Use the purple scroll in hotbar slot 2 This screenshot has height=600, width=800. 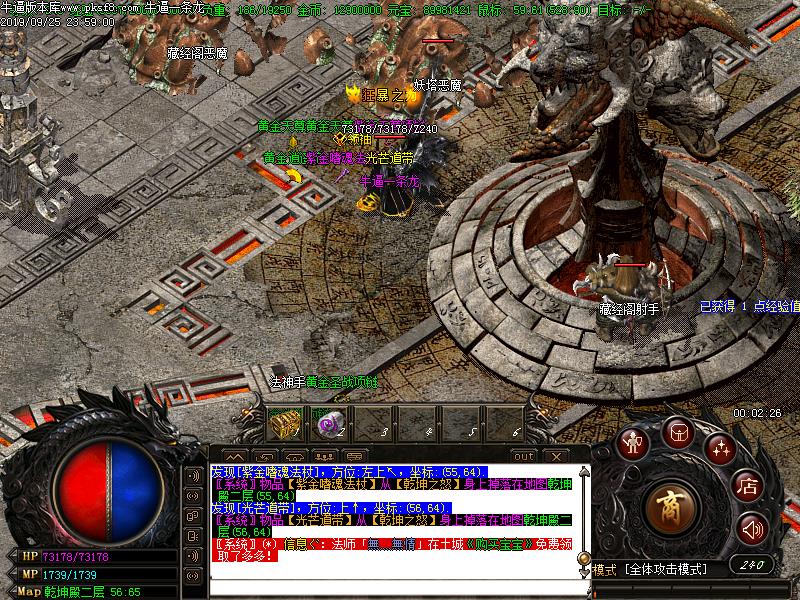[326, 424]
